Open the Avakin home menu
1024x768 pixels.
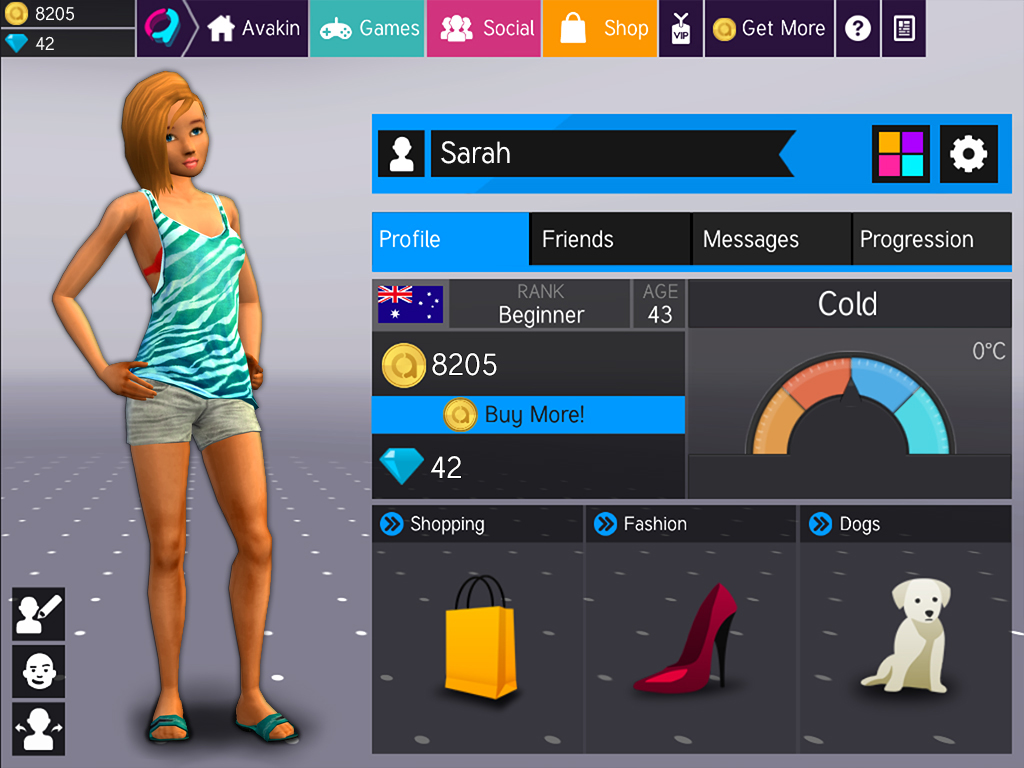[252, 28]
